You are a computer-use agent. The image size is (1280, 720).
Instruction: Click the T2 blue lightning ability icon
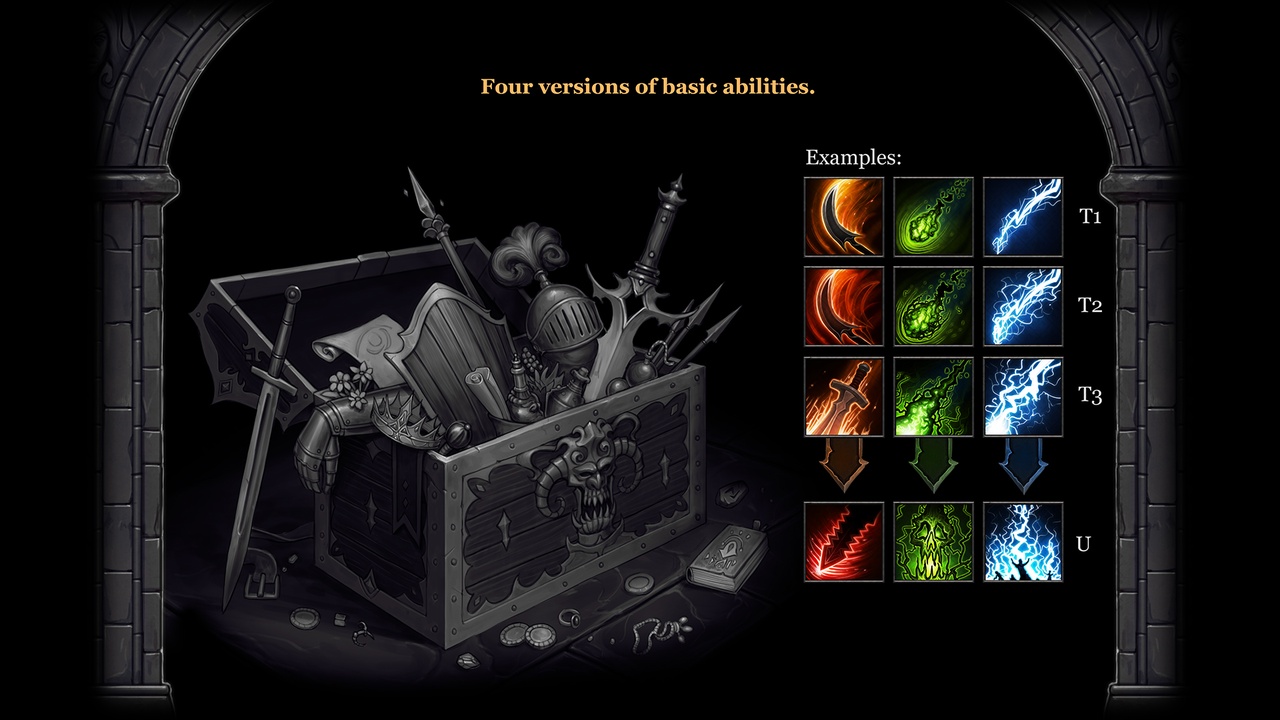point(1023,306)
